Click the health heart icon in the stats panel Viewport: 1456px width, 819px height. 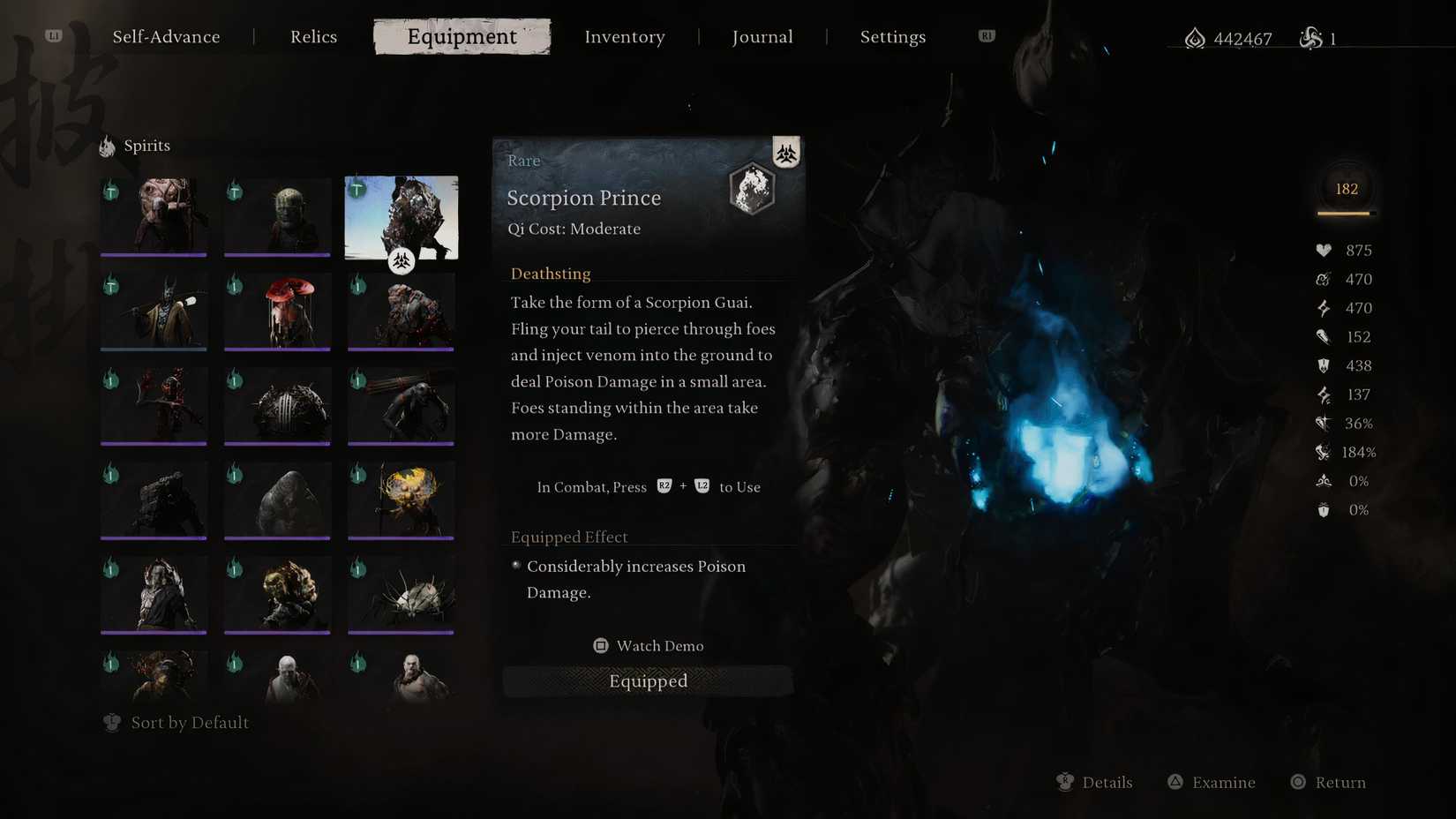(1324, 250)
